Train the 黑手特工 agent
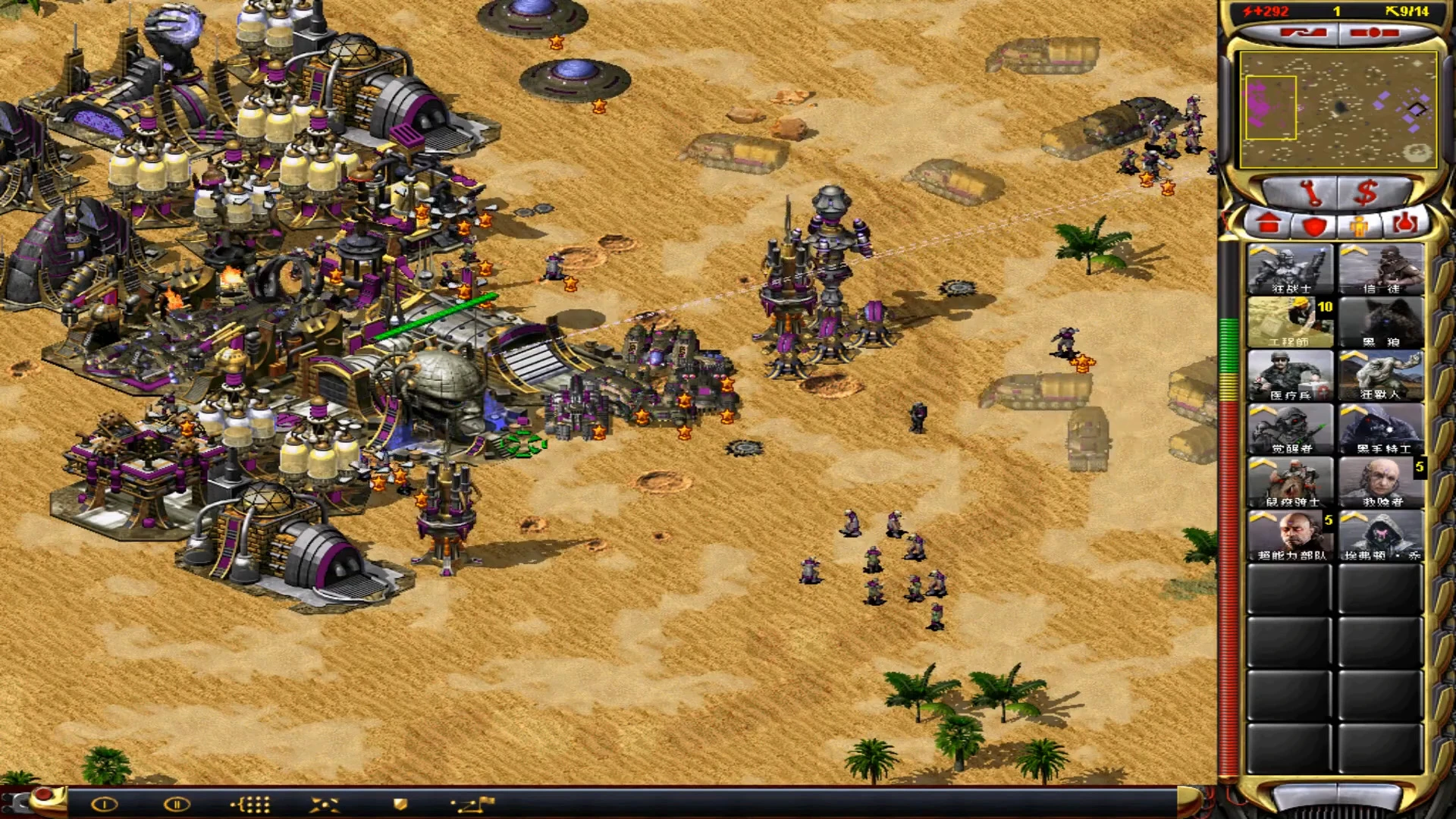Screen dimensions: 1456x819 [x=1380, y=429]
